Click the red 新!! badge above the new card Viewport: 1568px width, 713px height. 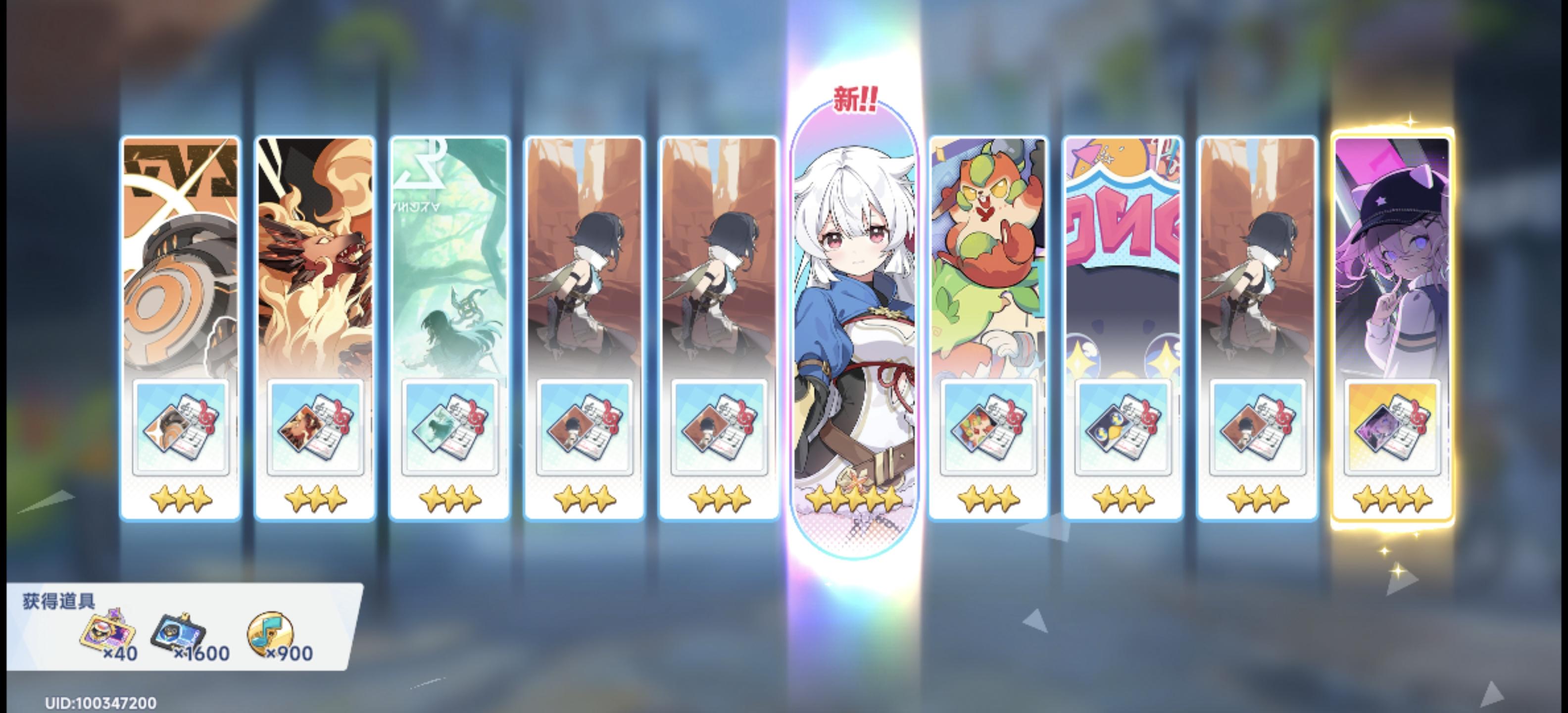(x=855, y=98)
